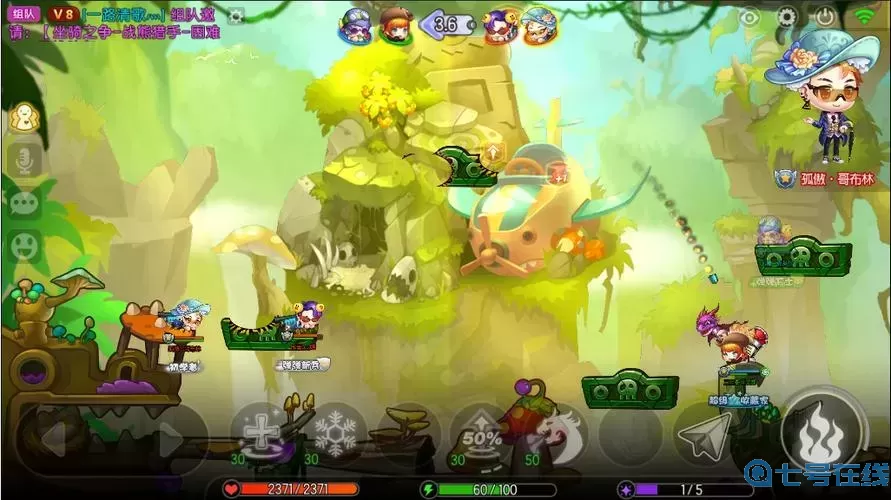Tap the power exit button
This screenshot has width=891, height=500.
825,17
